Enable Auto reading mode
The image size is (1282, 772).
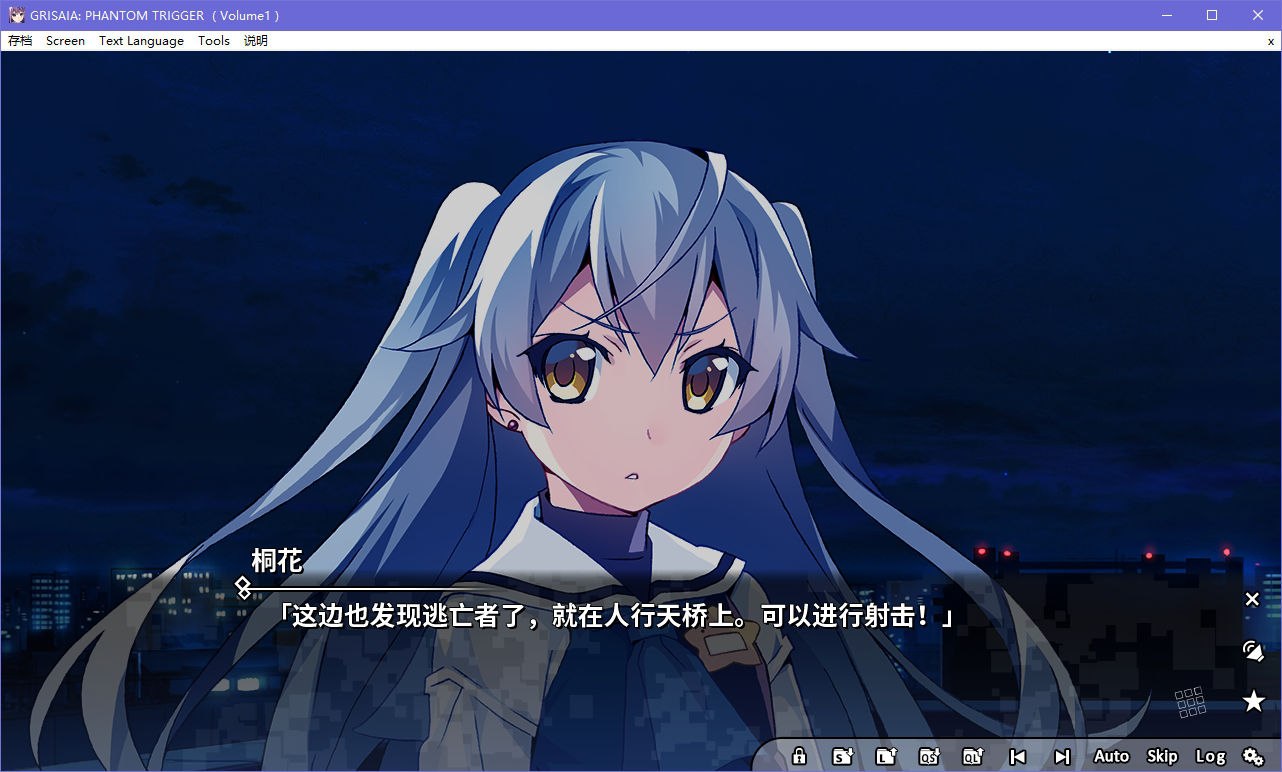(1110, 757)
